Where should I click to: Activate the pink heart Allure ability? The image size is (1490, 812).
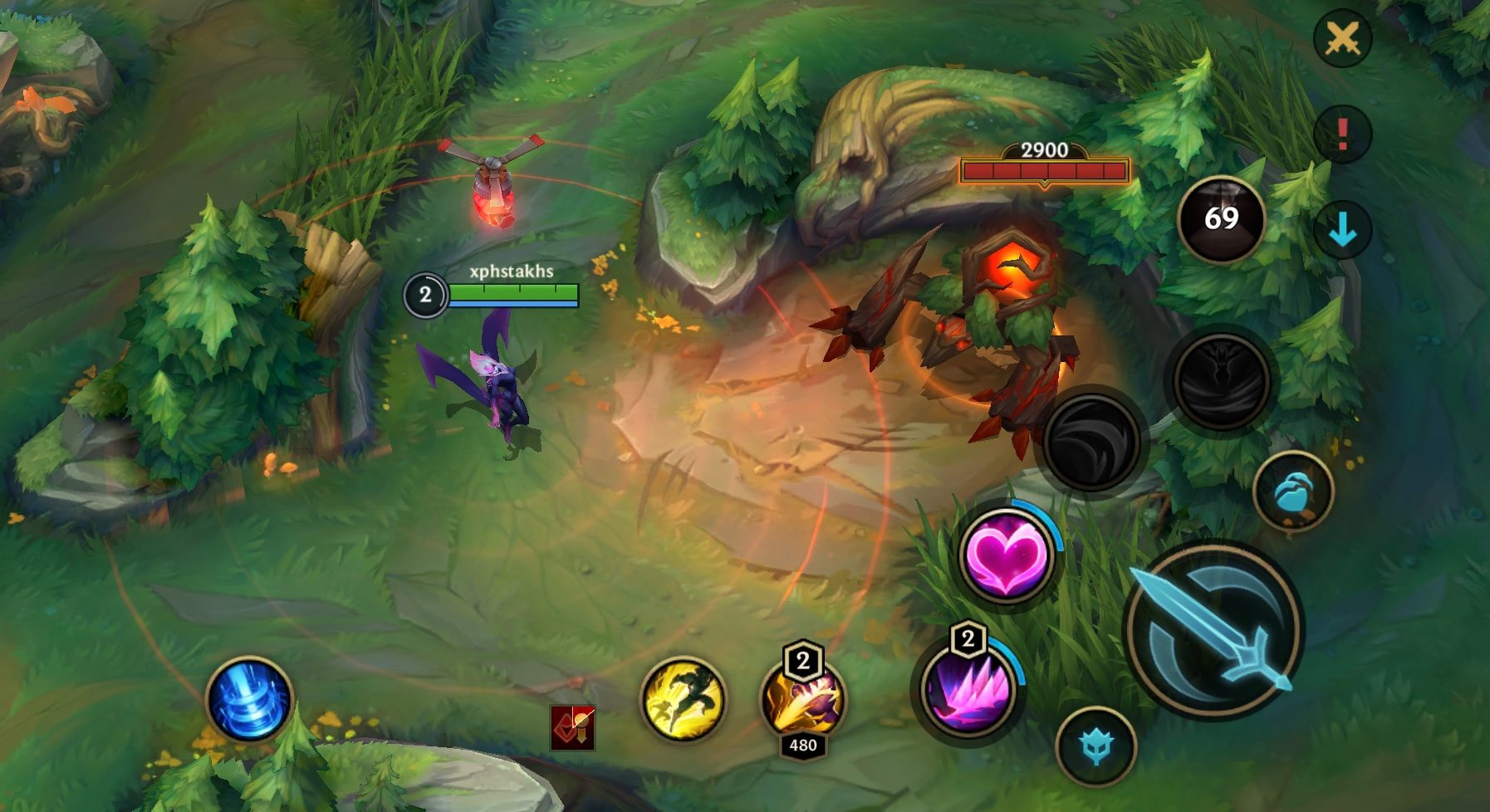1006,555
